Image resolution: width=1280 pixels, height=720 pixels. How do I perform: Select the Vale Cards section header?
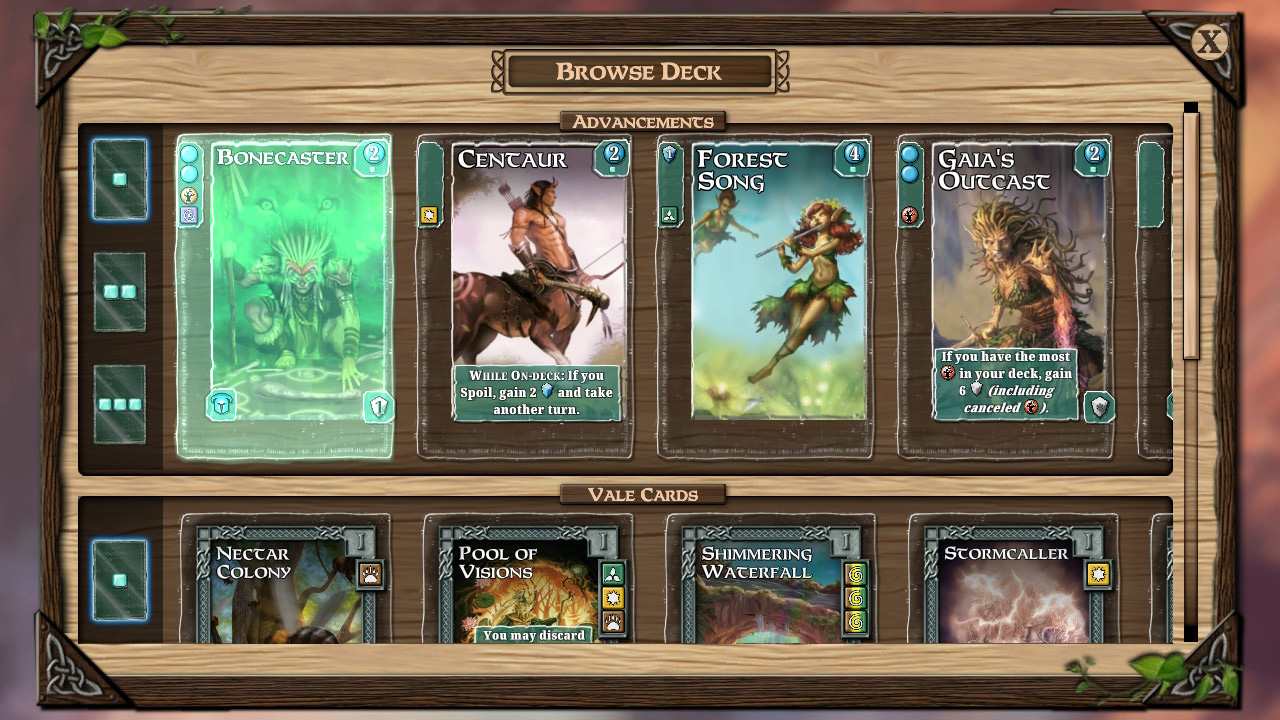click(x=641, y=493)
